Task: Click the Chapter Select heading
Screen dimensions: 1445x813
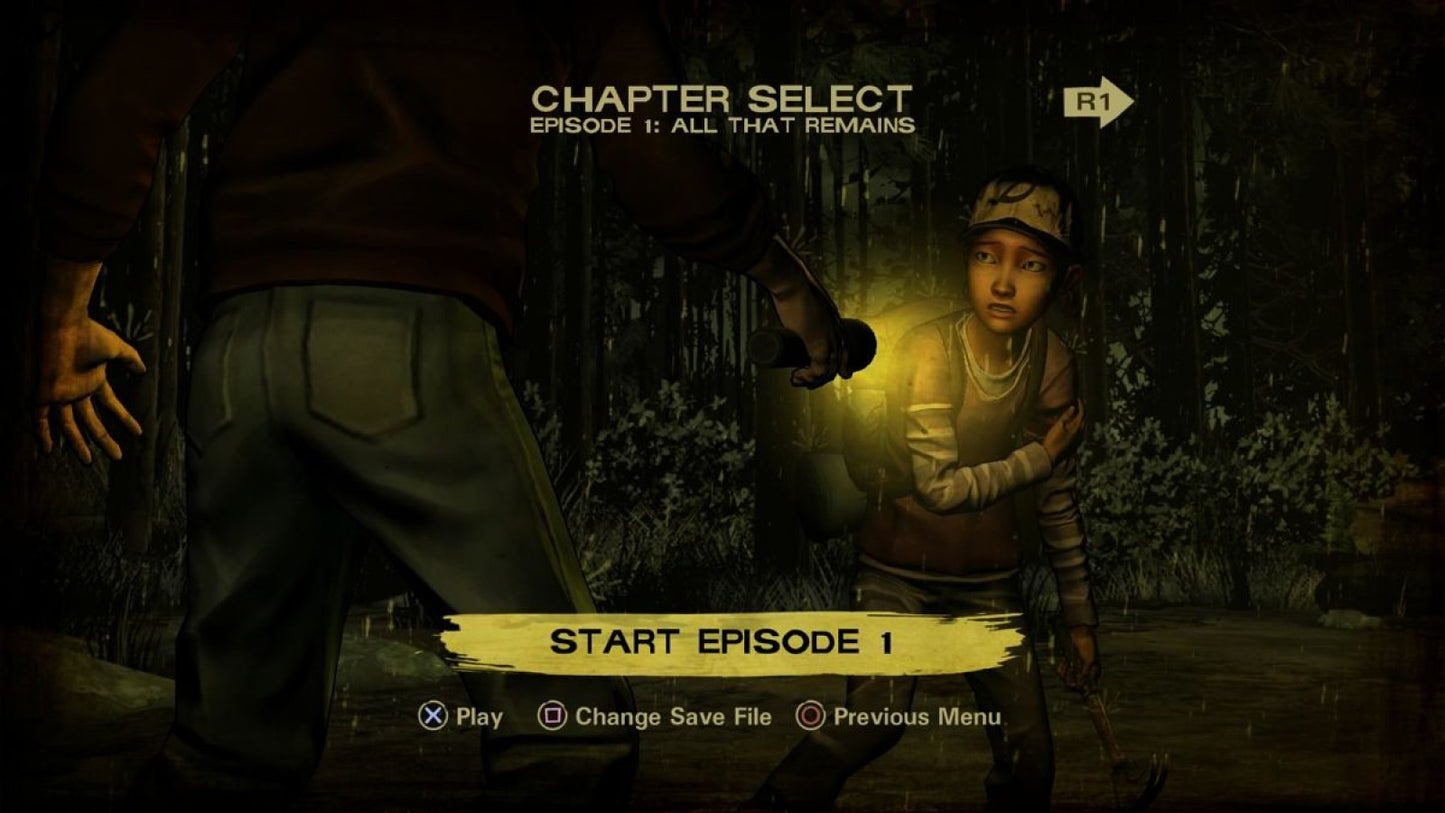Action: point(722,99)
